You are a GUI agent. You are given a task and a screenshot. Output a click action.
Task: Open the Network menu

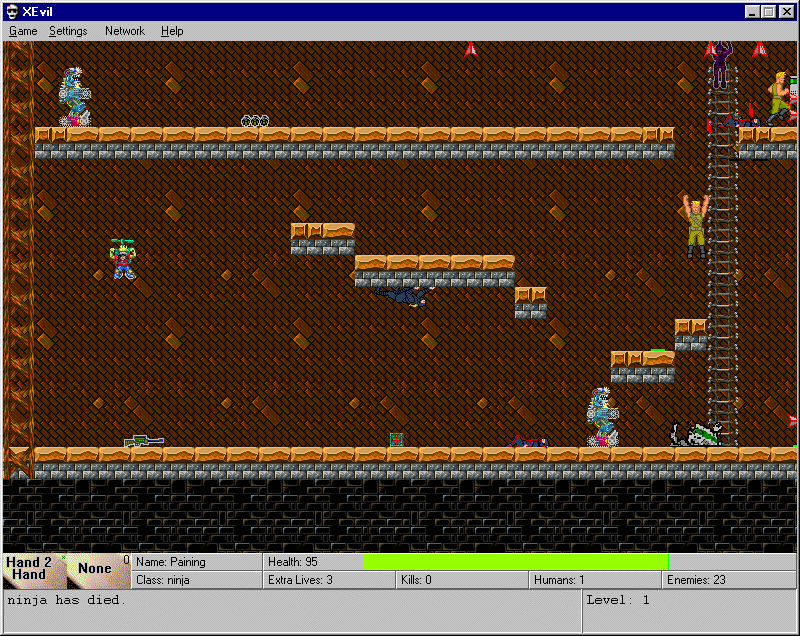click(125, 31)
